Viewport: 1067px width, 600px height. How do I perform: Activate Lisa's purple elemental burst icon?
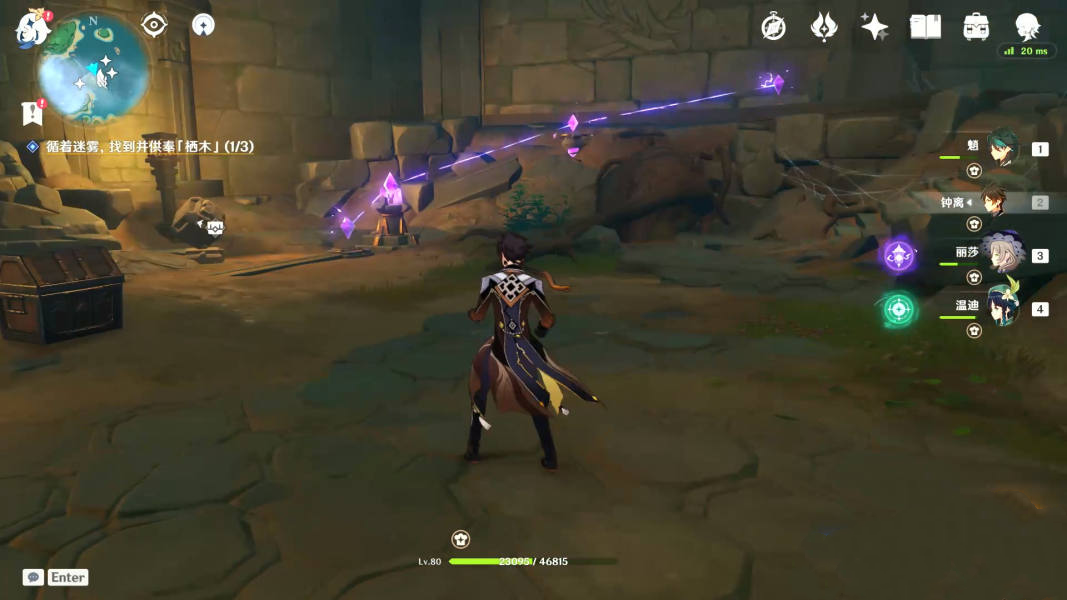coord(898,256)
